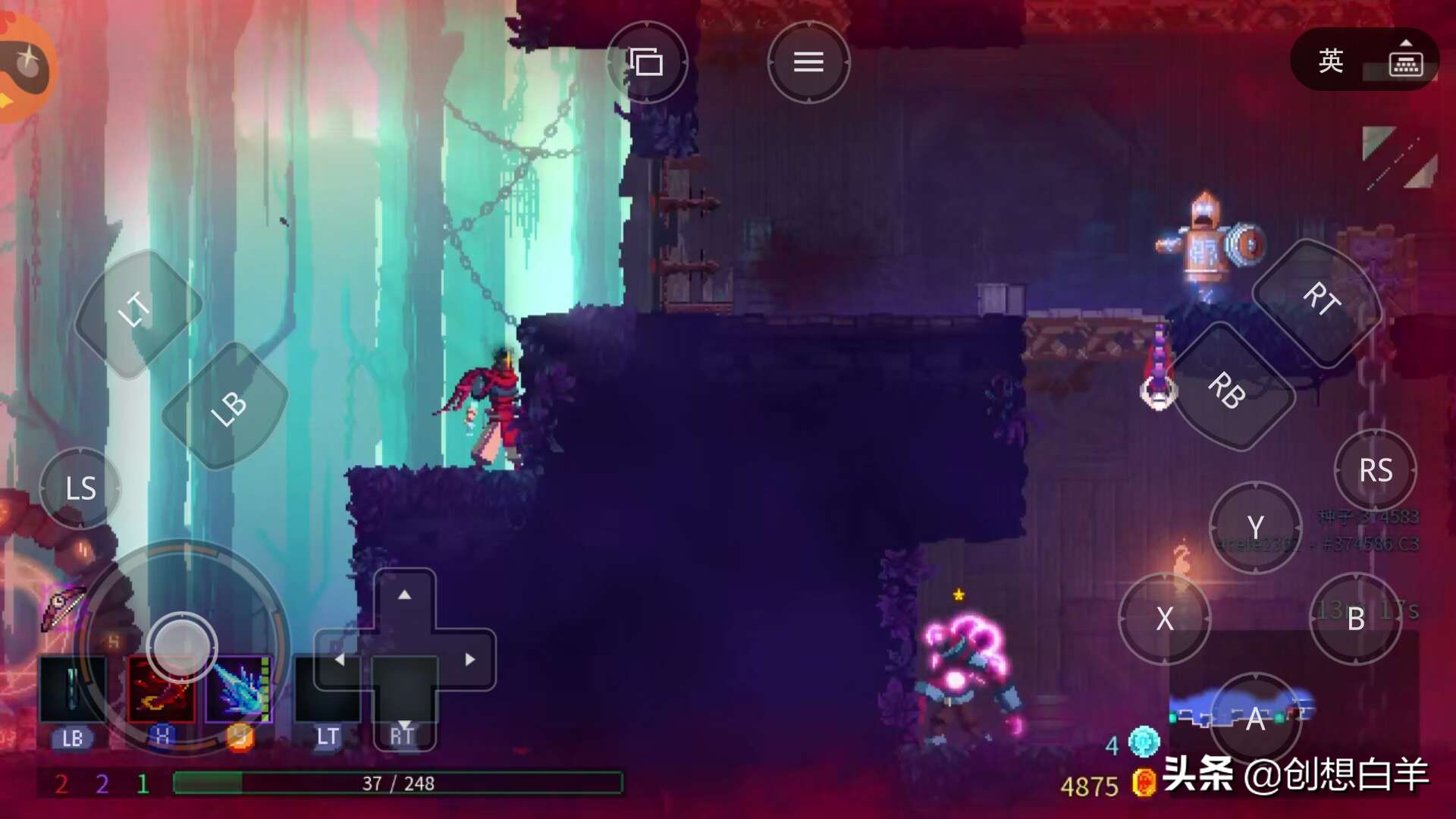Viewport: 1456px width, 819px height.
Task: Tap the large LB diamond button
Action: [x=227, y=407]
